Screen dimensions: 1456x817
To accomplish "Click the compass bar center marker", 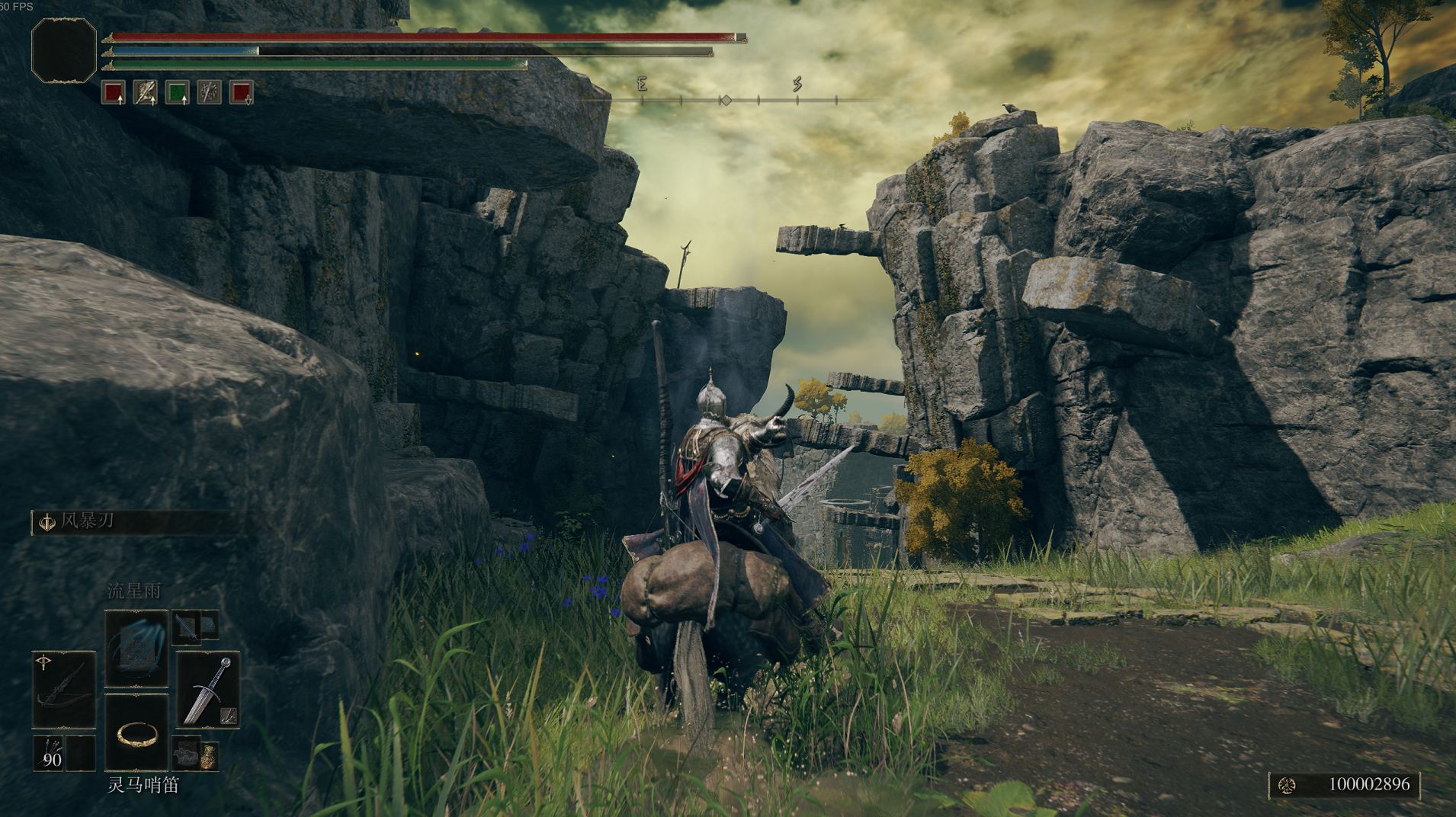I will (x=726, y=100).
